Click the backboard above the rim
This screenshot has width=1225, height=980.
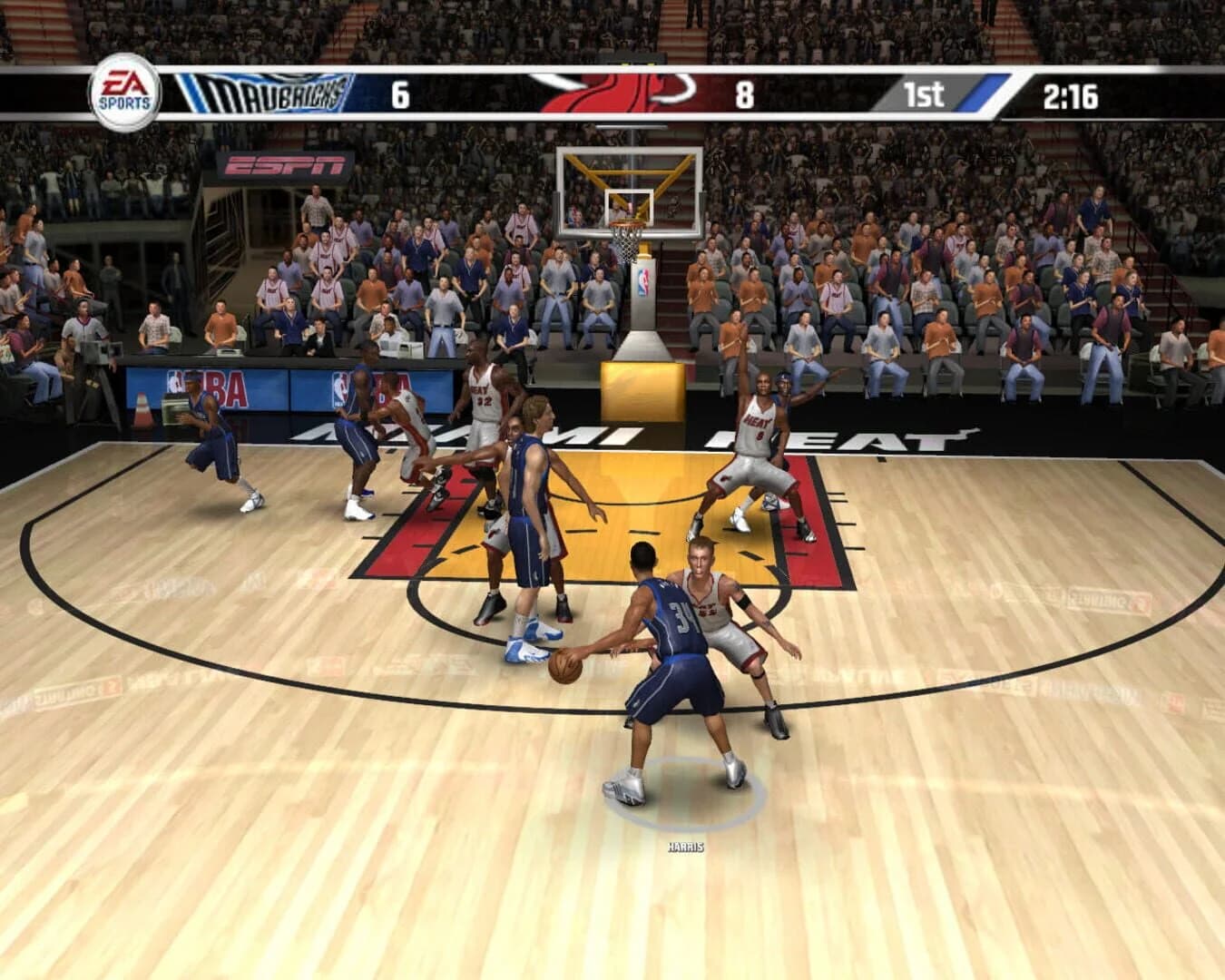[629, 178]
